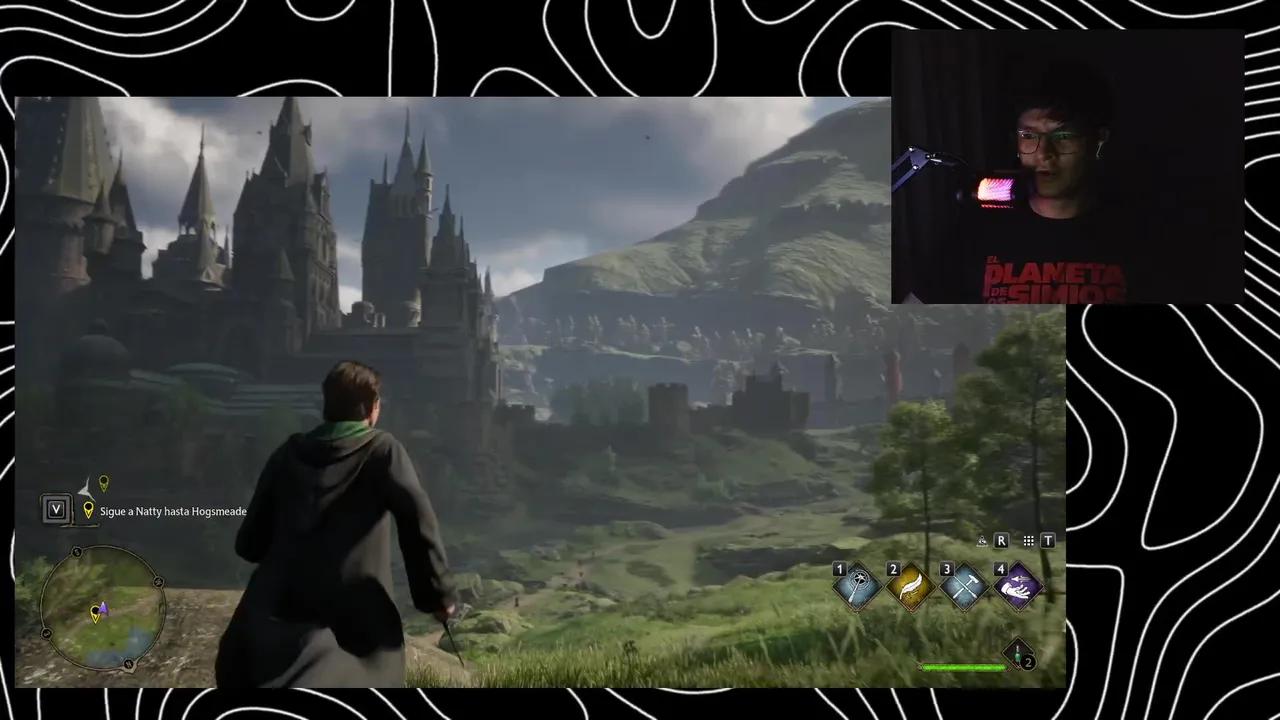Click the streamer webcam overlay

1065,165
